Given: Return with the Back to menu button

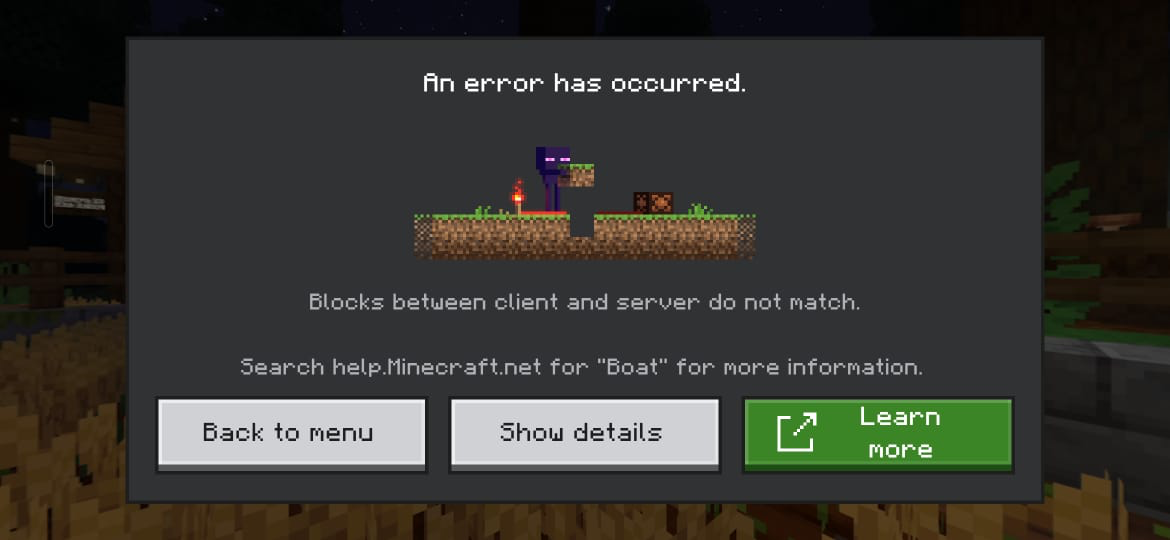Looking at the screenshot, I should (x=291, y=433).
